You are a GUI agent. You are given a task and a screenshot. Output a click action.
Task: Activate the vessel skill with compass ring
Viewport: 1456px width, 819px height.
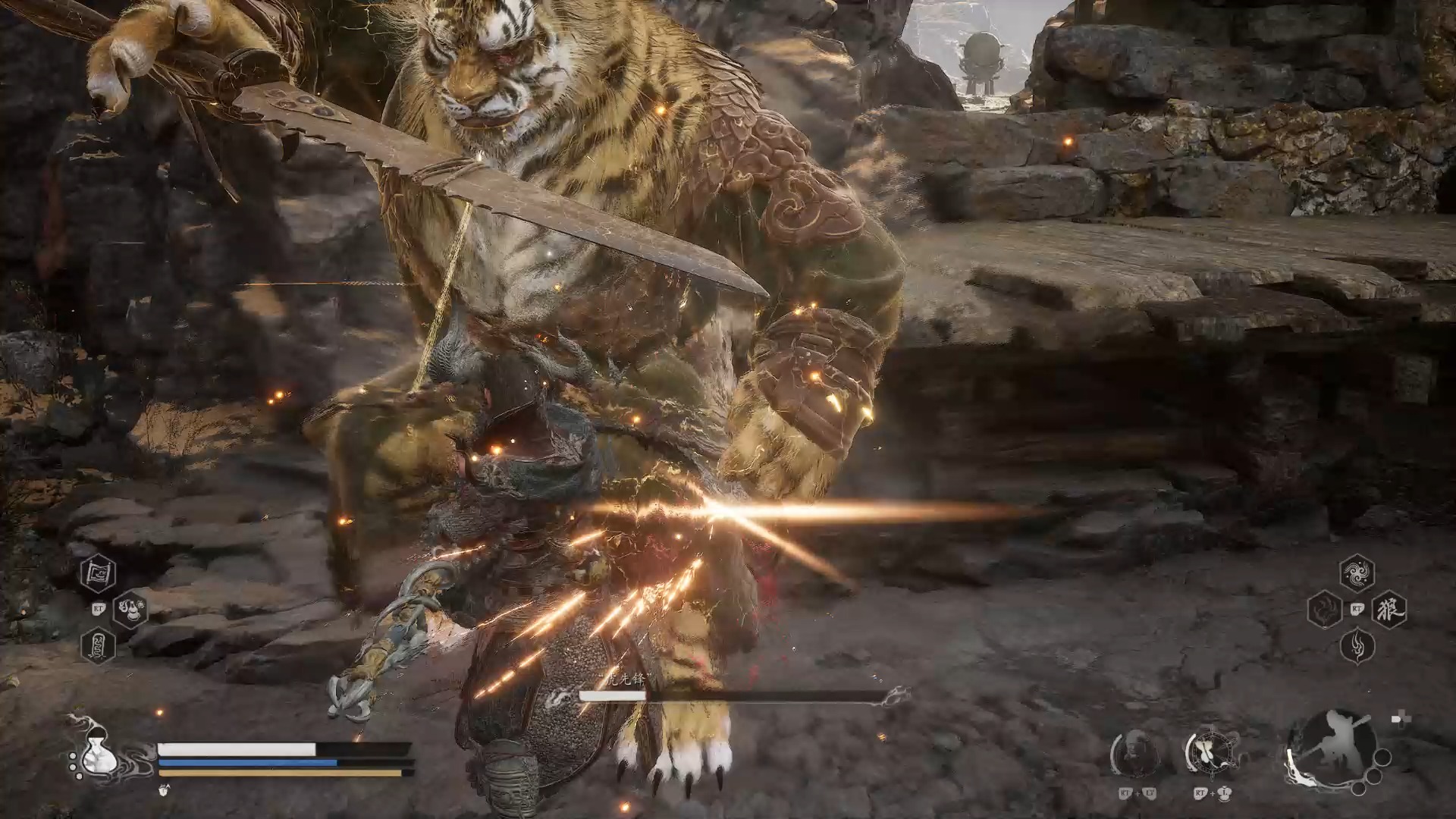[x=1211, y=753]
